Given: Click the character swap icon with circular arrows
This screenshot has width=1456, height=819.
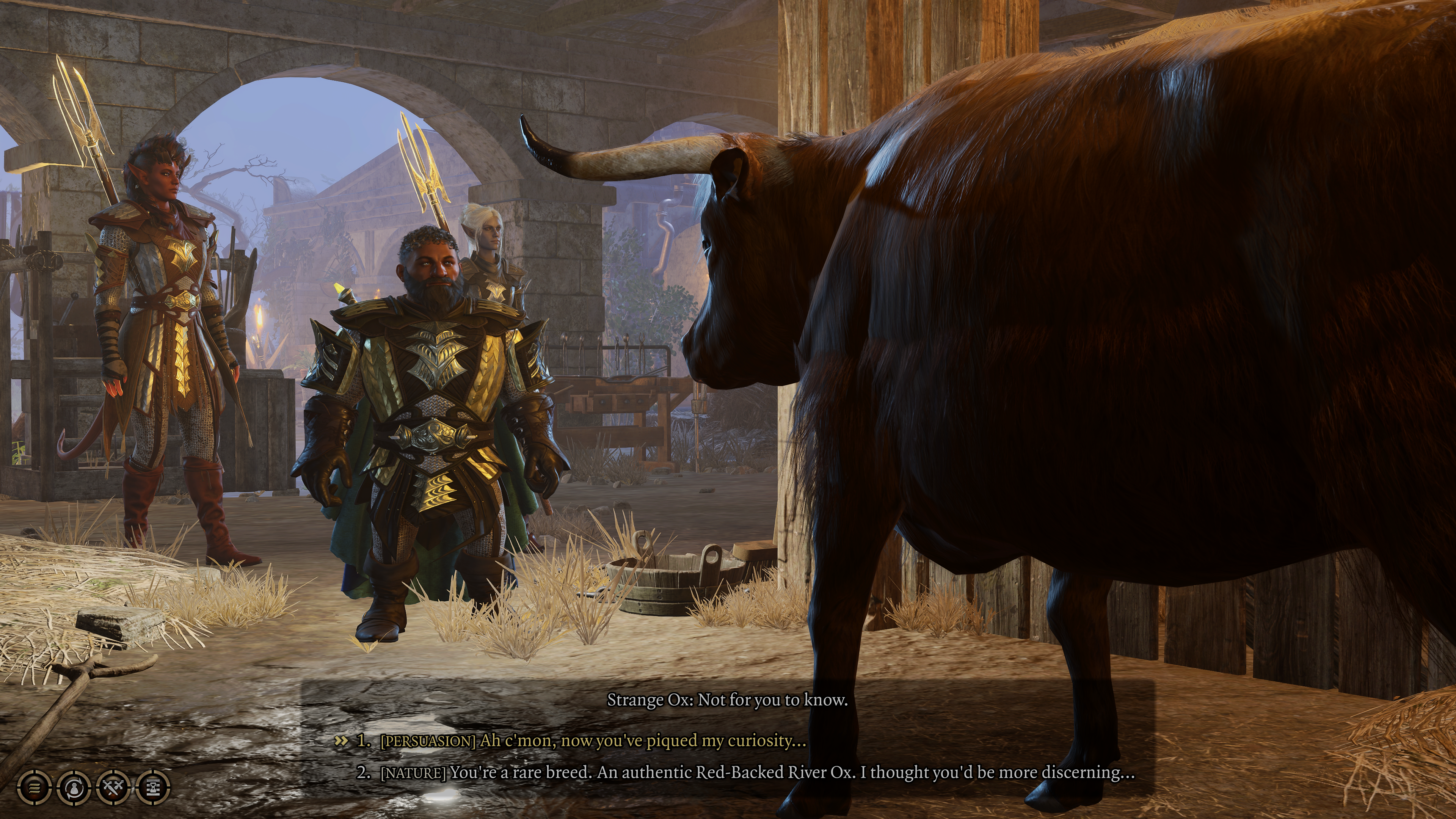Looking at the screenshot, I should (74, 787).
